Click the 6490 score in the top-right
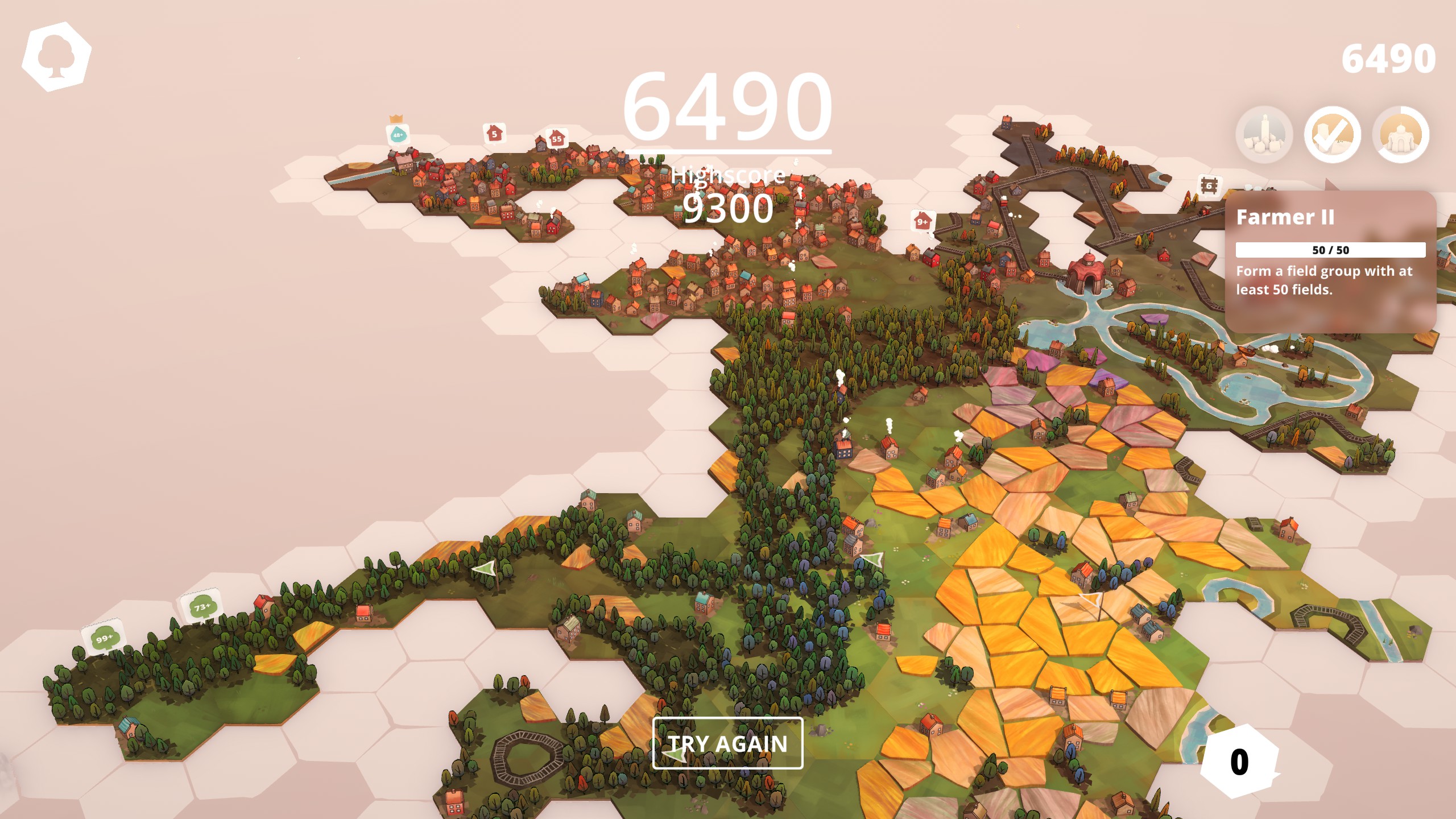 [1392, 55]
